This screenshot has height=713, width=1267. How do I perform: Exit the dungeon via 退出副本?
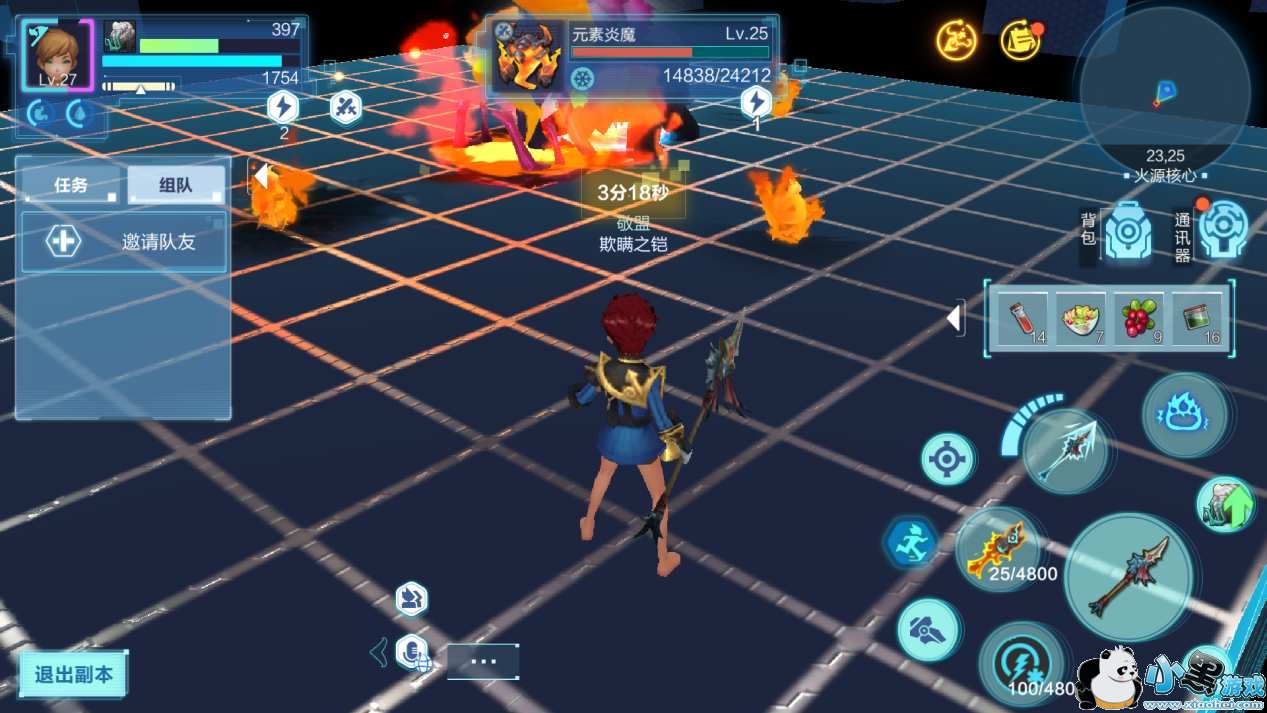(x=74, y=674)
